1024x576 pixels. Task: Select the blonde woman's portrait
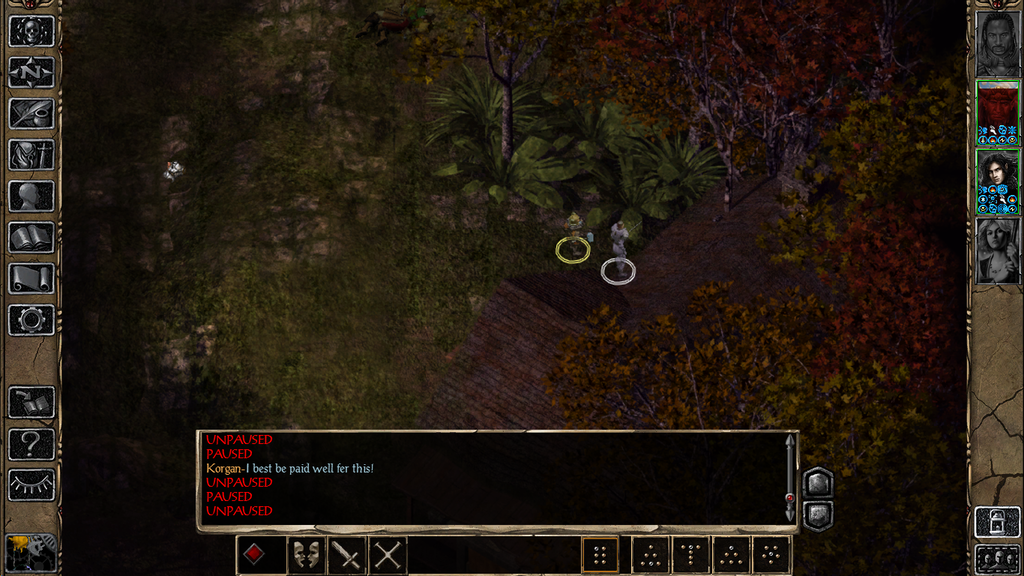point(997,250)
